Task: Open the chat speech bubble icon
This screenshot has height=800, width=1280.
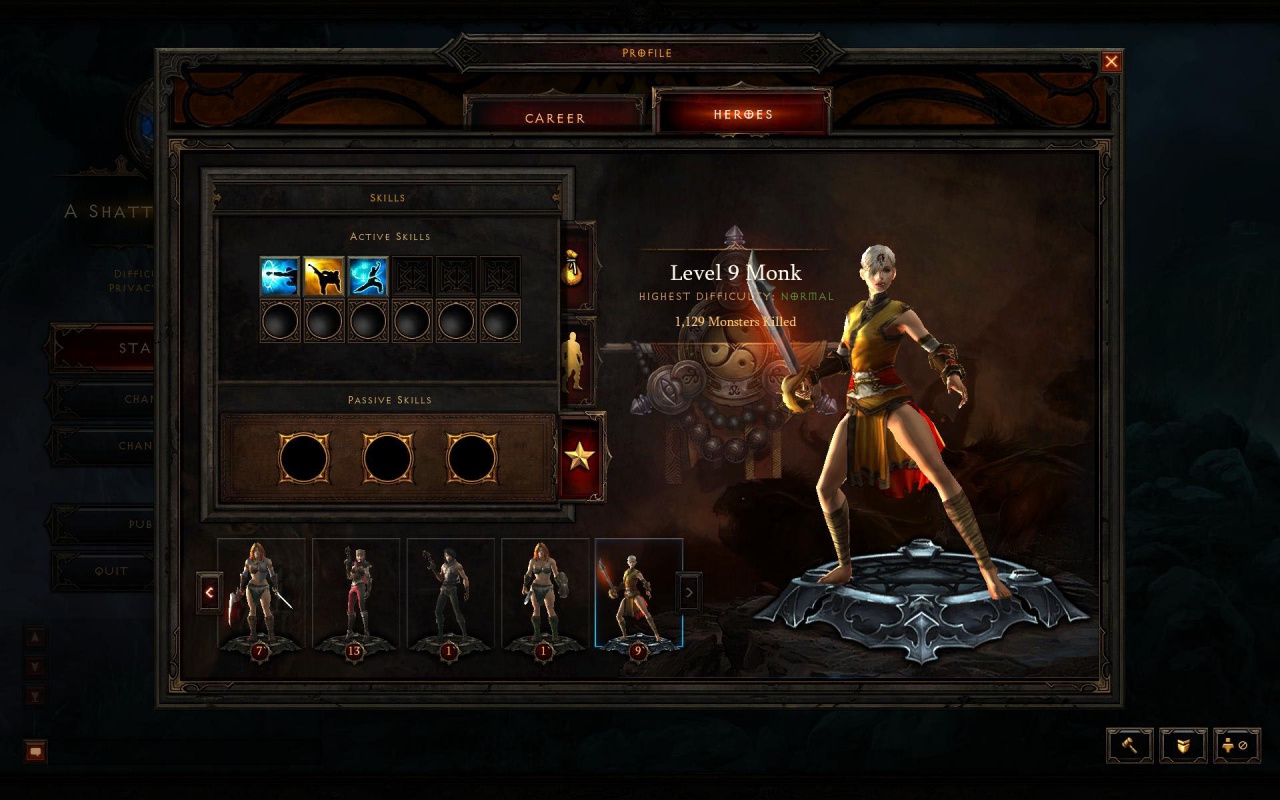Action: pyautogui.click(x=35, y=750)
